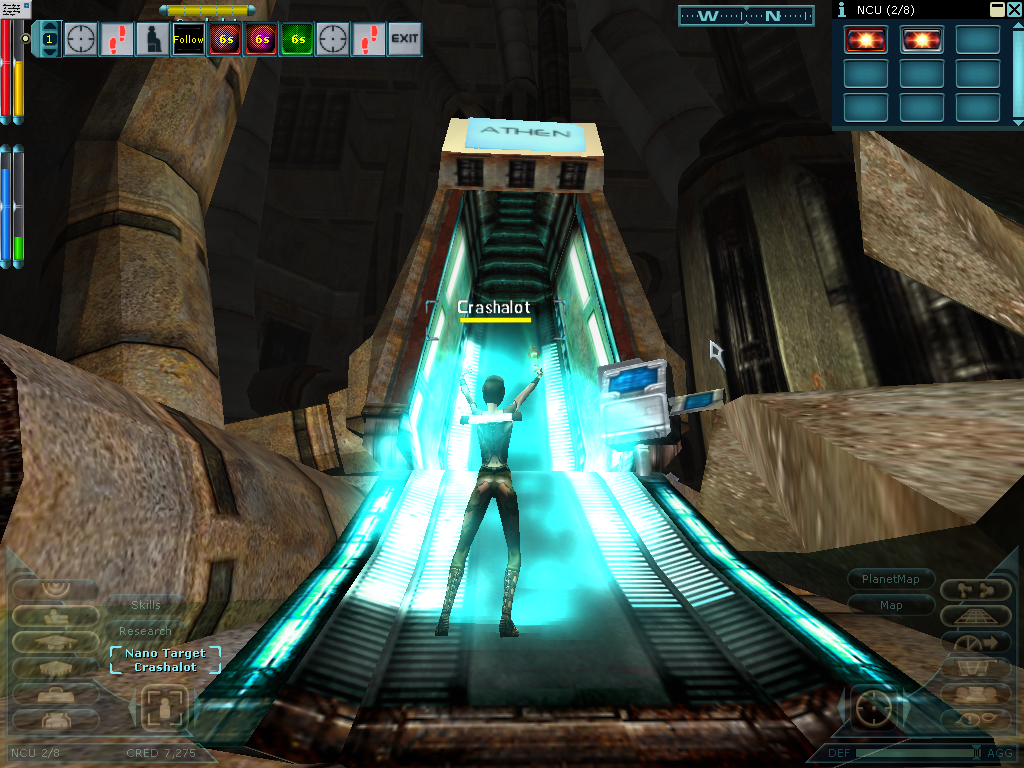
Task: Open the graduation cap menu button
Action: (55, 642)
